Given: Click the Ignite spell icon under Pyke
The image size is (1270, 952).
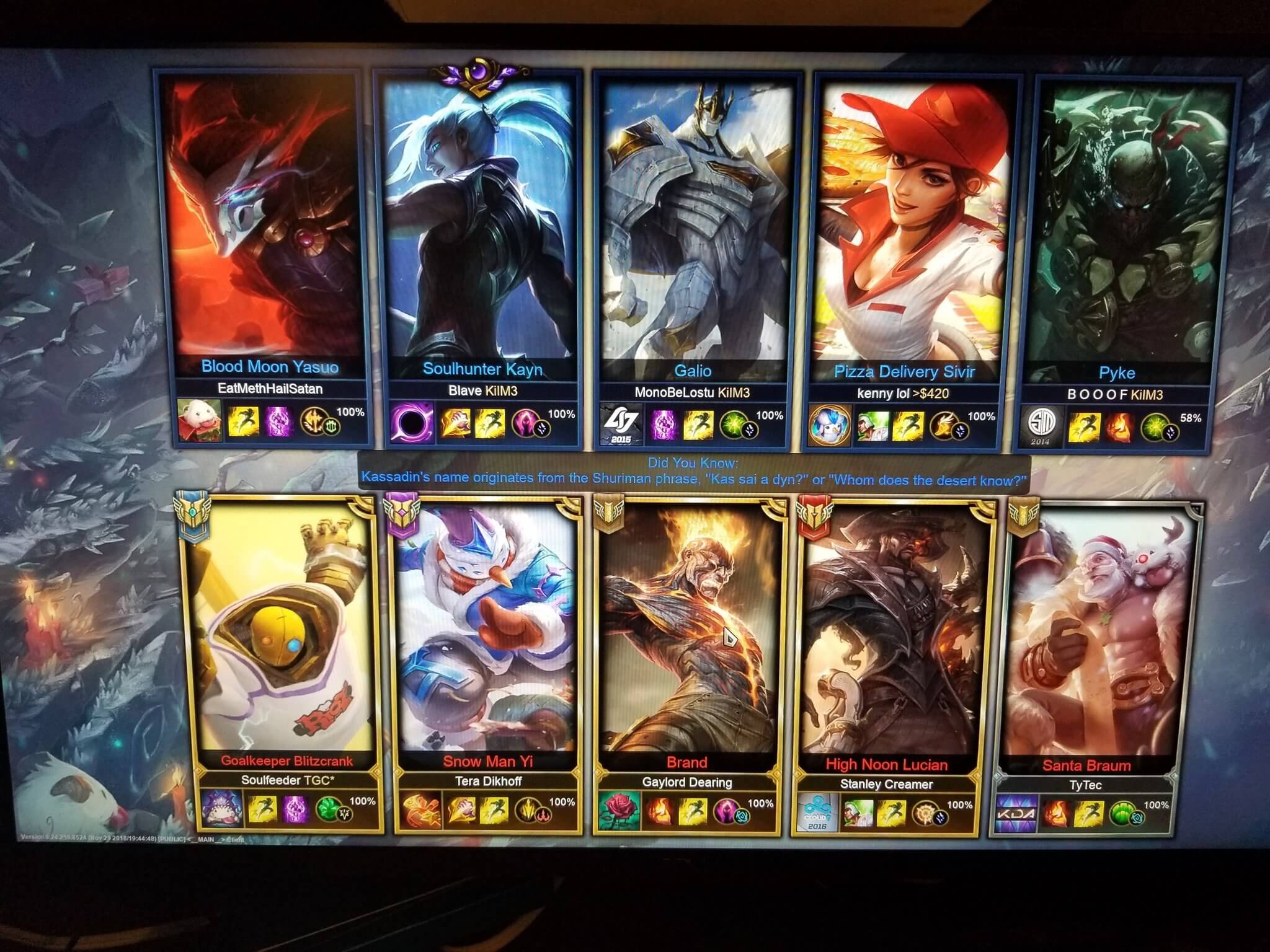Looking at the screenshot, I should click(x=1118, y=424).
